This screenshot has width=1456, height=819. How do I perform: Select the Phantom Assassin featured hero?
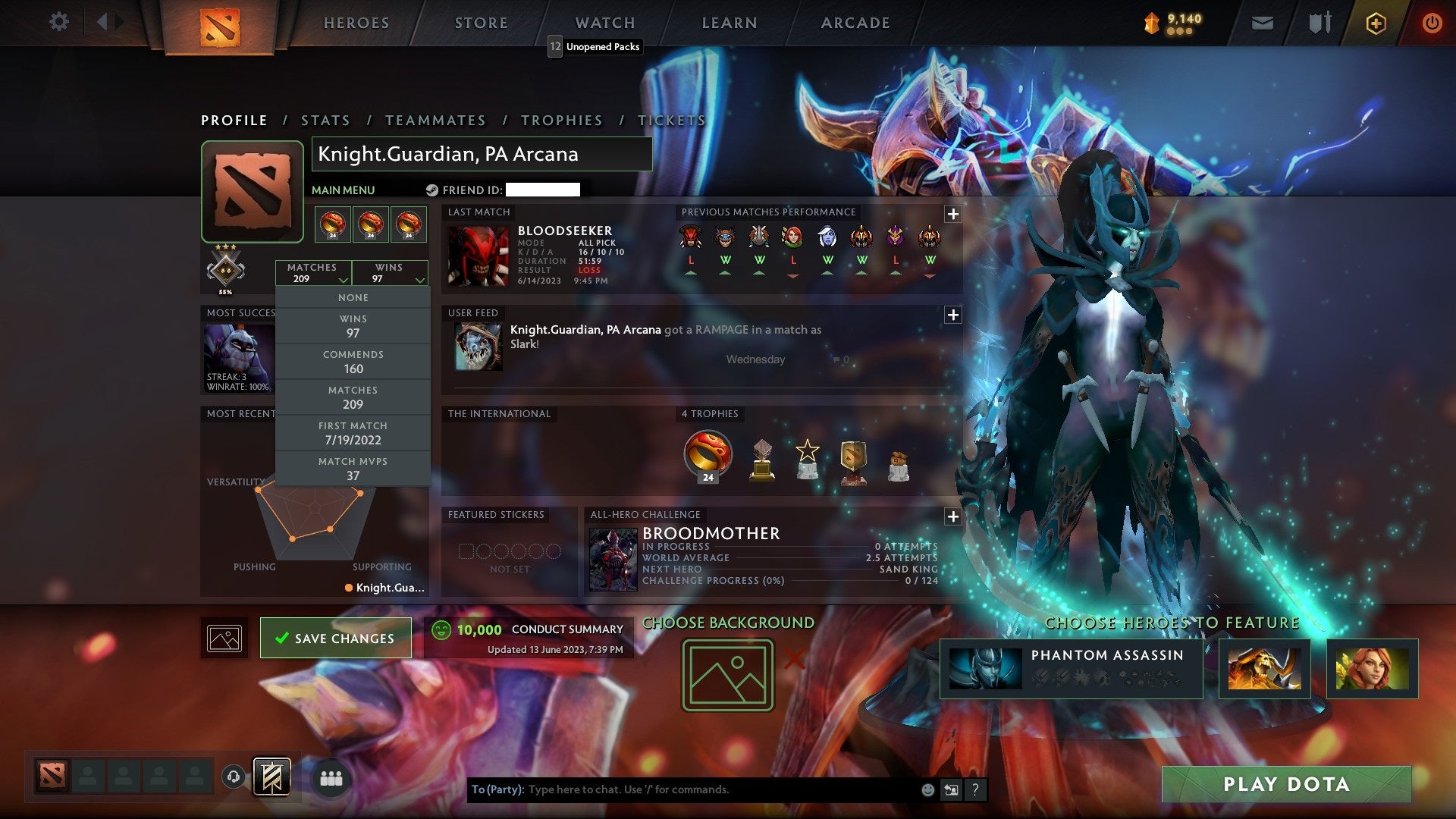coord(1069,670)
